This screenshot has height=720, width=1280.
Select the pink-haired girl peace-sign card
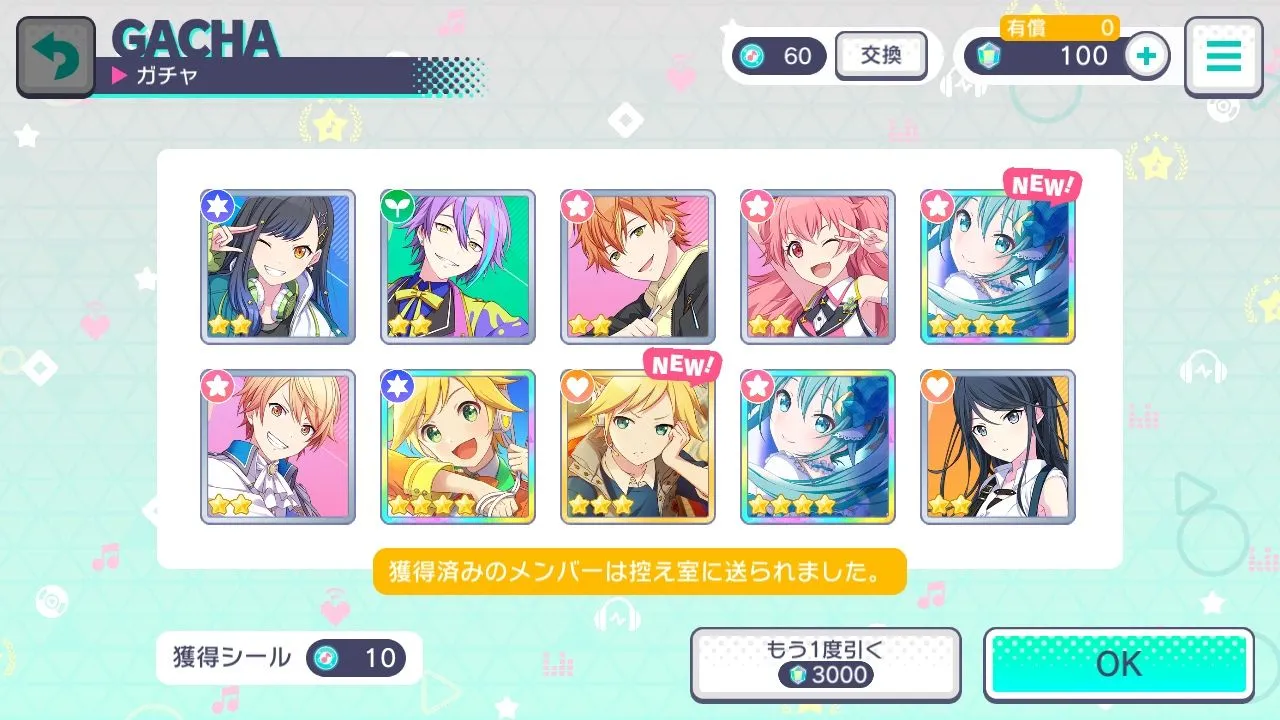coord(818,267)
